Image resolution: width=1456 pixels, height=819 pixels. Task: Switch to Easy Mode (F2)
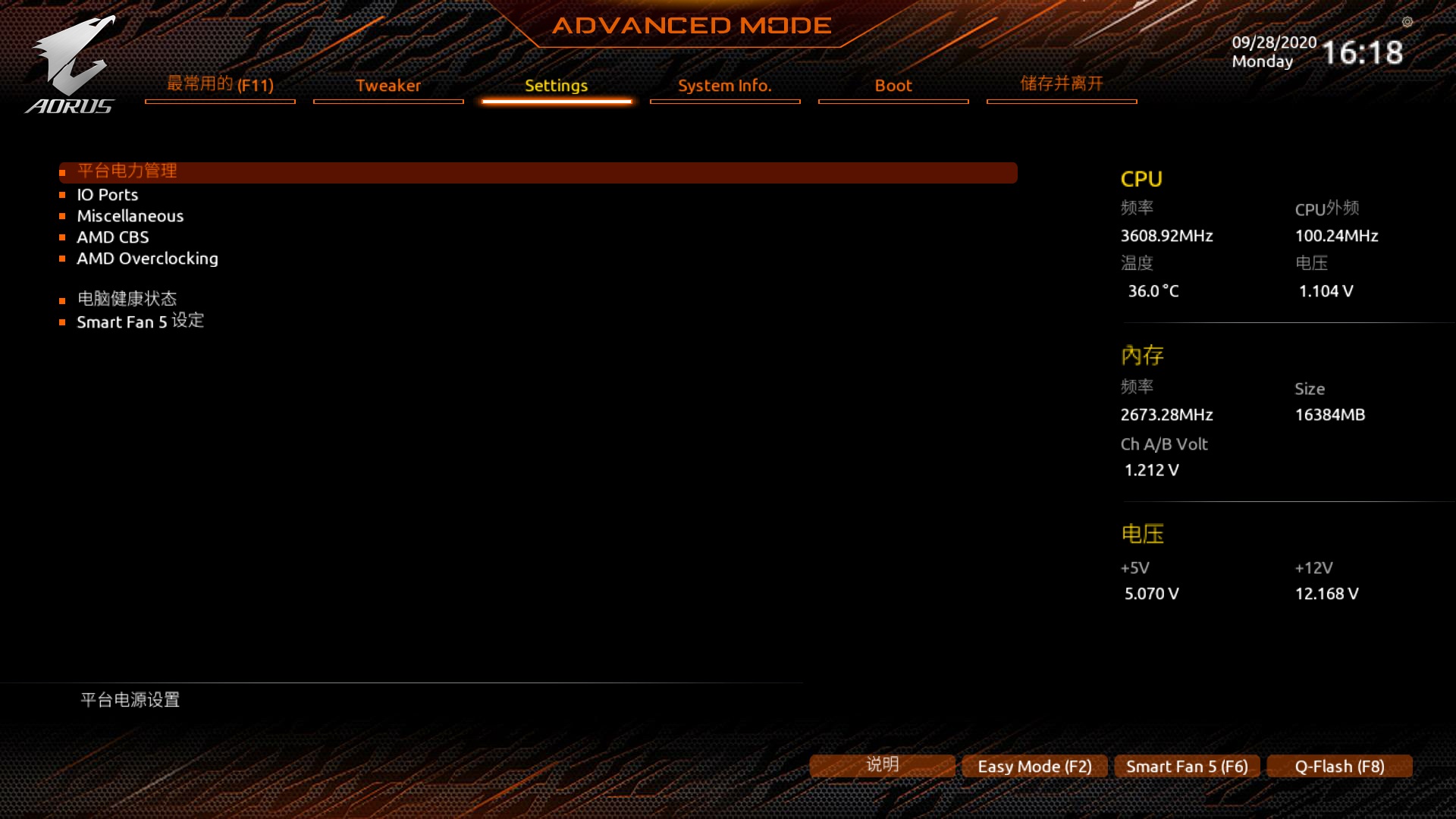tap(1034, 766)
